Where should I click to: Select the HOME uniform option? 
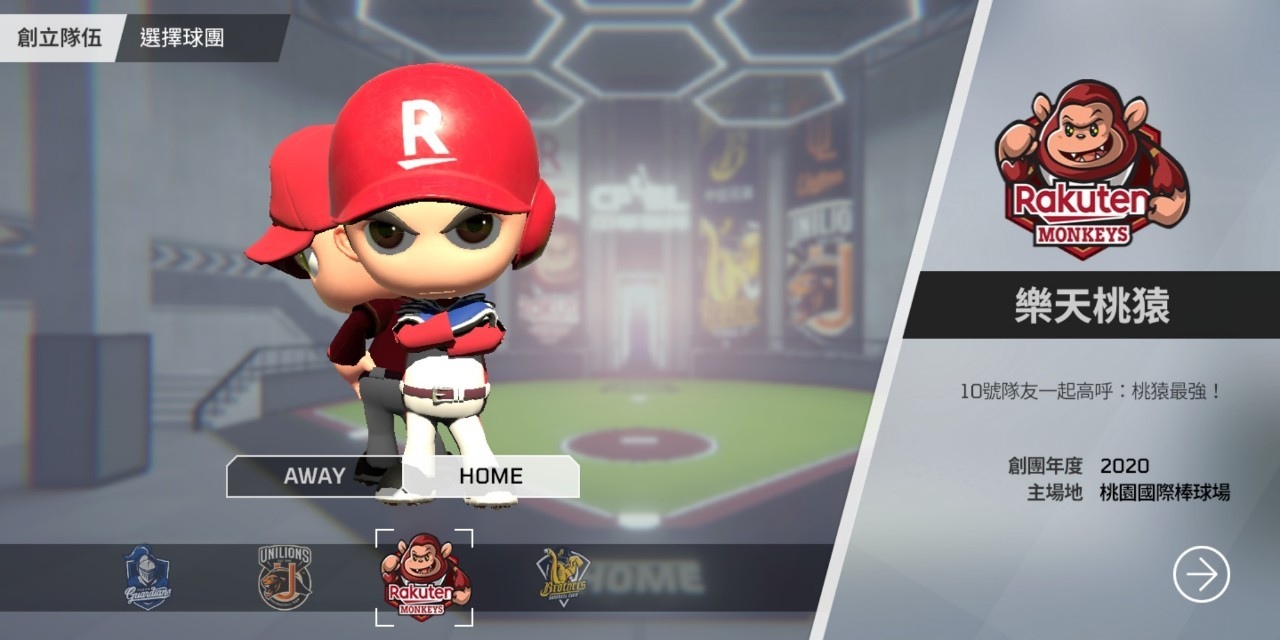(x=491, y=476)
